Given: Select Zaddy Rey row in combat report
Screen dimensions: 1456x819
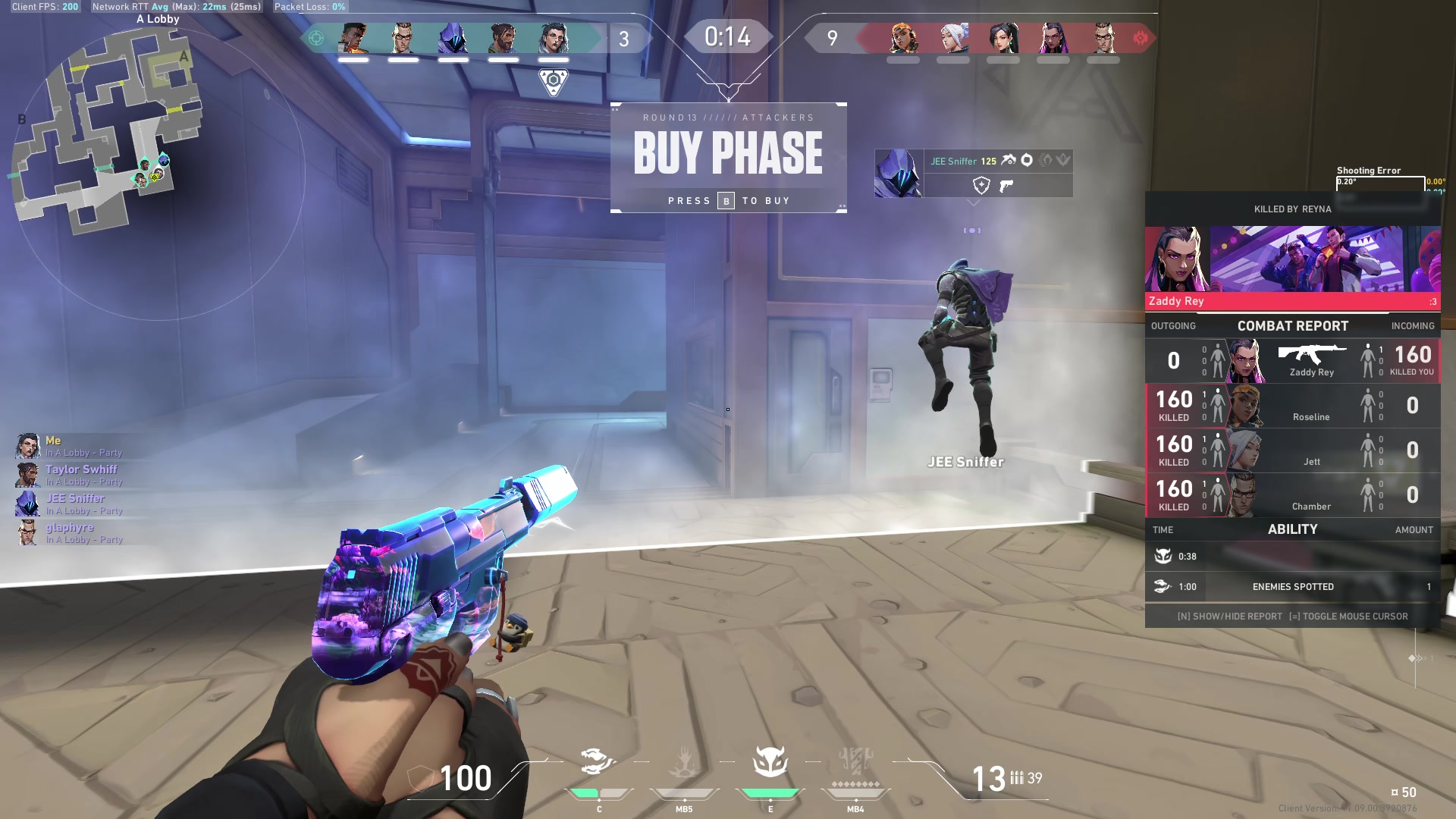Looking at the screenshot, I should [x=1292, y=361].
